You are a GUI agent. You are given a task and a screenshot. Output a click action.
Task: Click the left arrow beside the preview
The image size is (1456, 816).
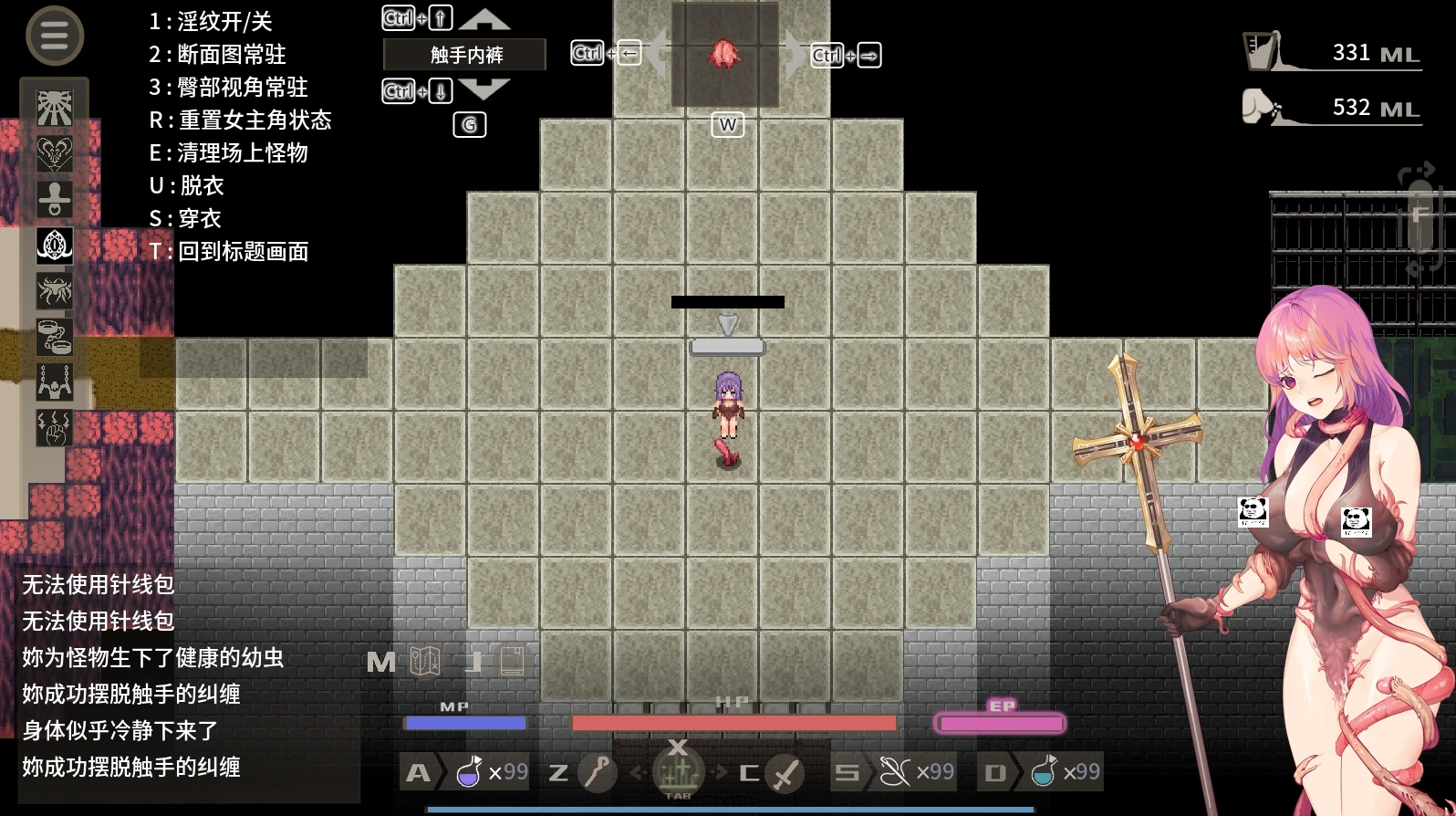tap(657, 54)
